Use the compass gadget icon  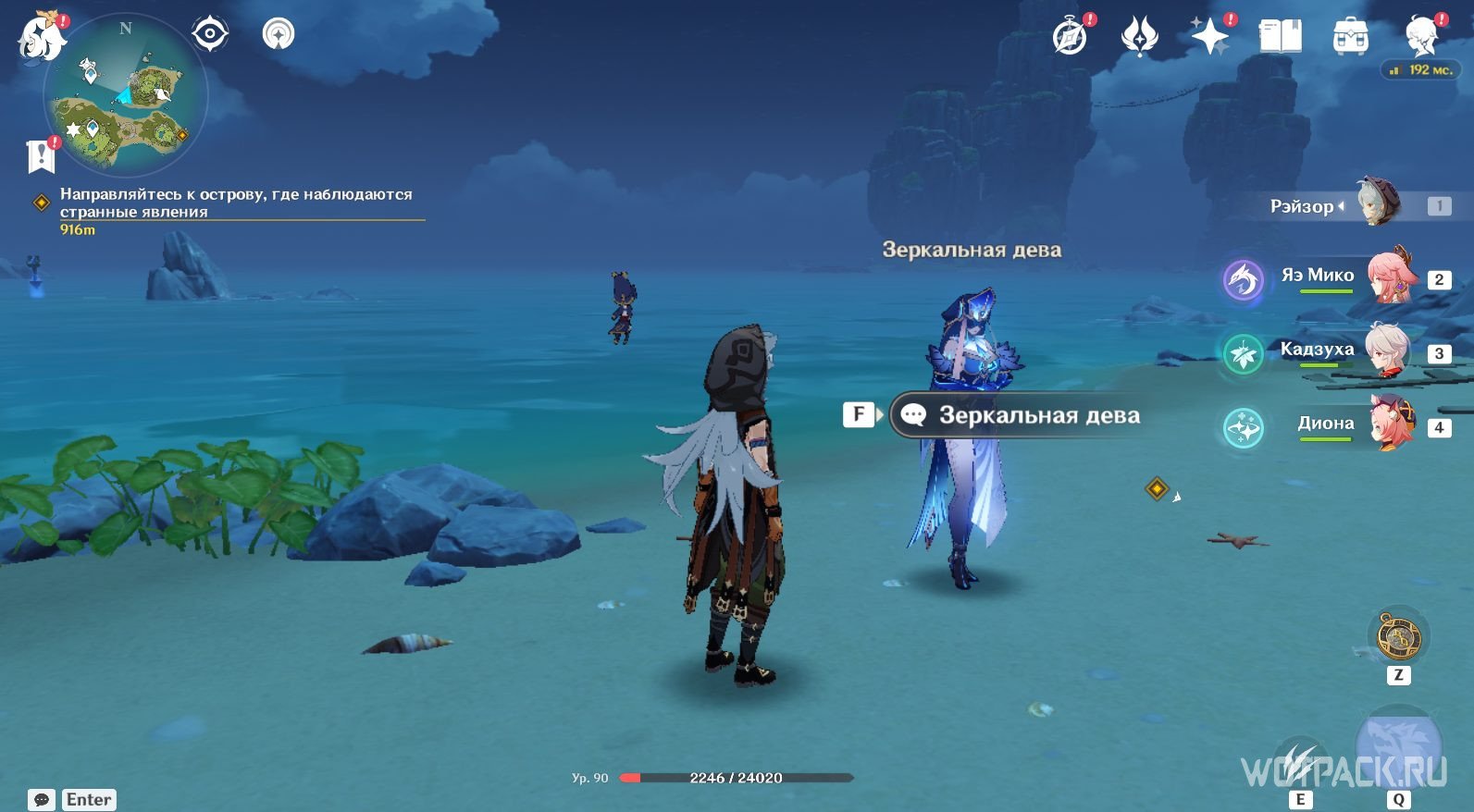pos(1398,636)
